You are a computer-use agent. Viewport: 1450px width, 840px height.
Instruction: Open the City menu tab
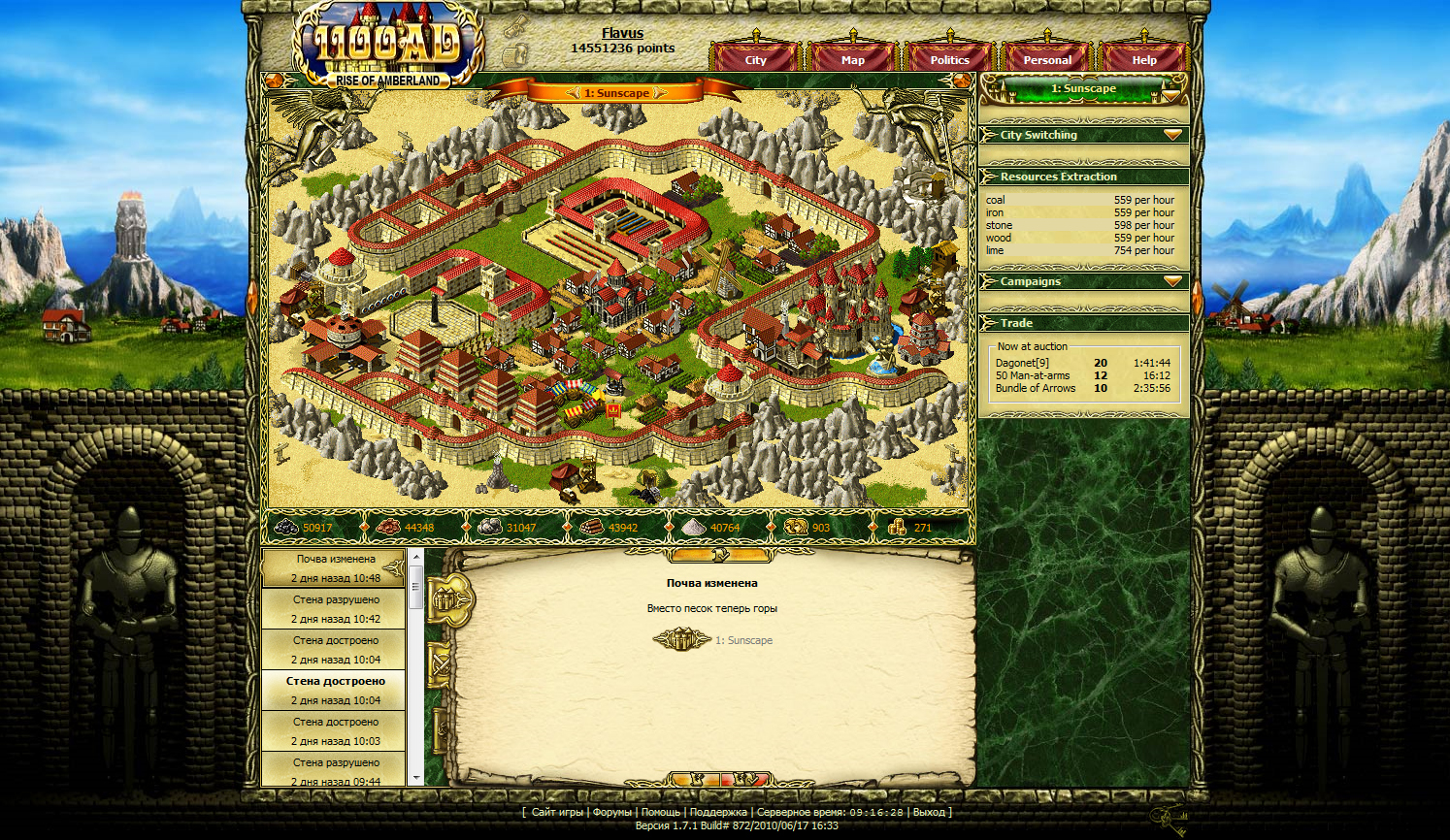tap(755, 60)
